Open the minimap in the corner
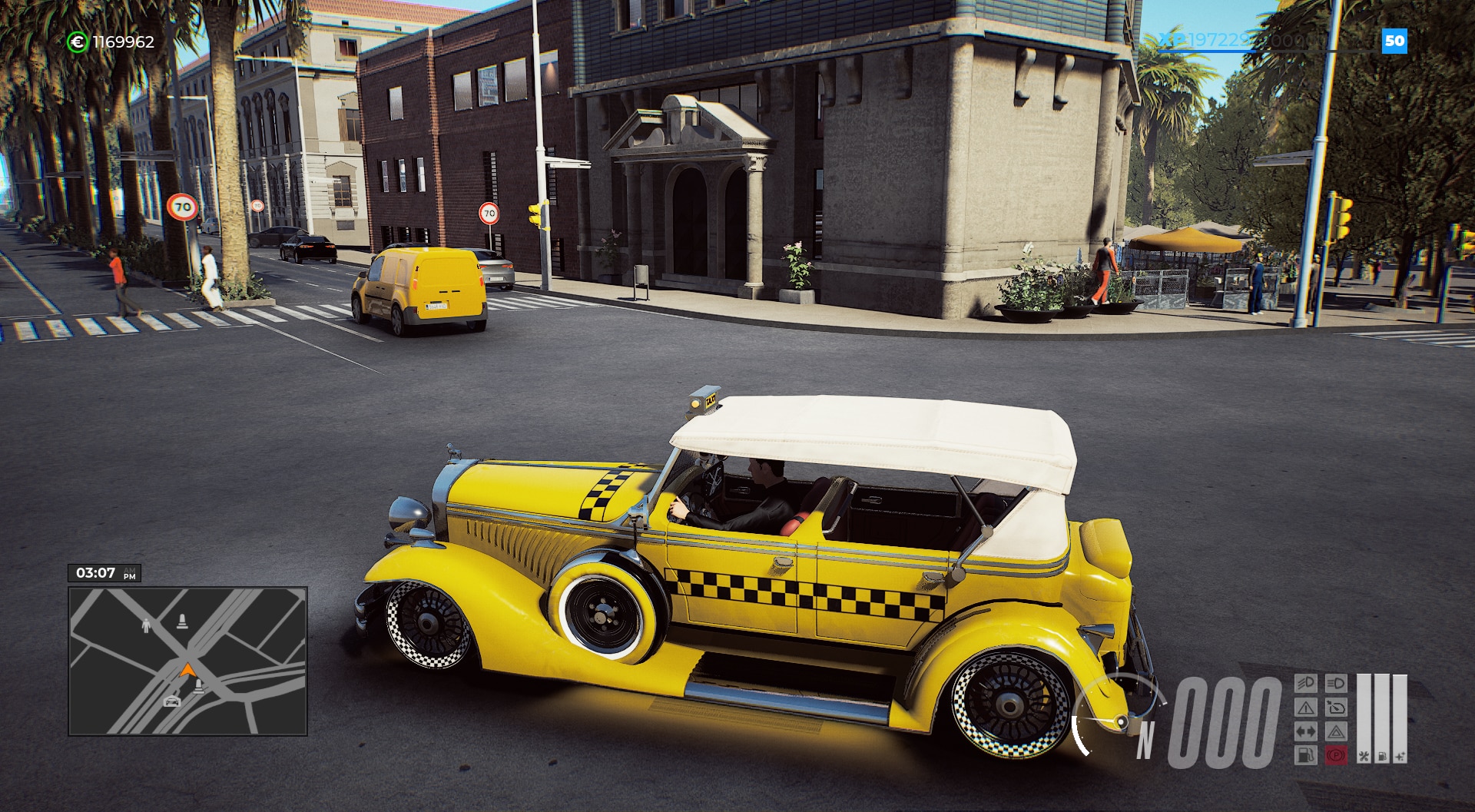Viewport: 1475px width, 812px height. point(187,661)
